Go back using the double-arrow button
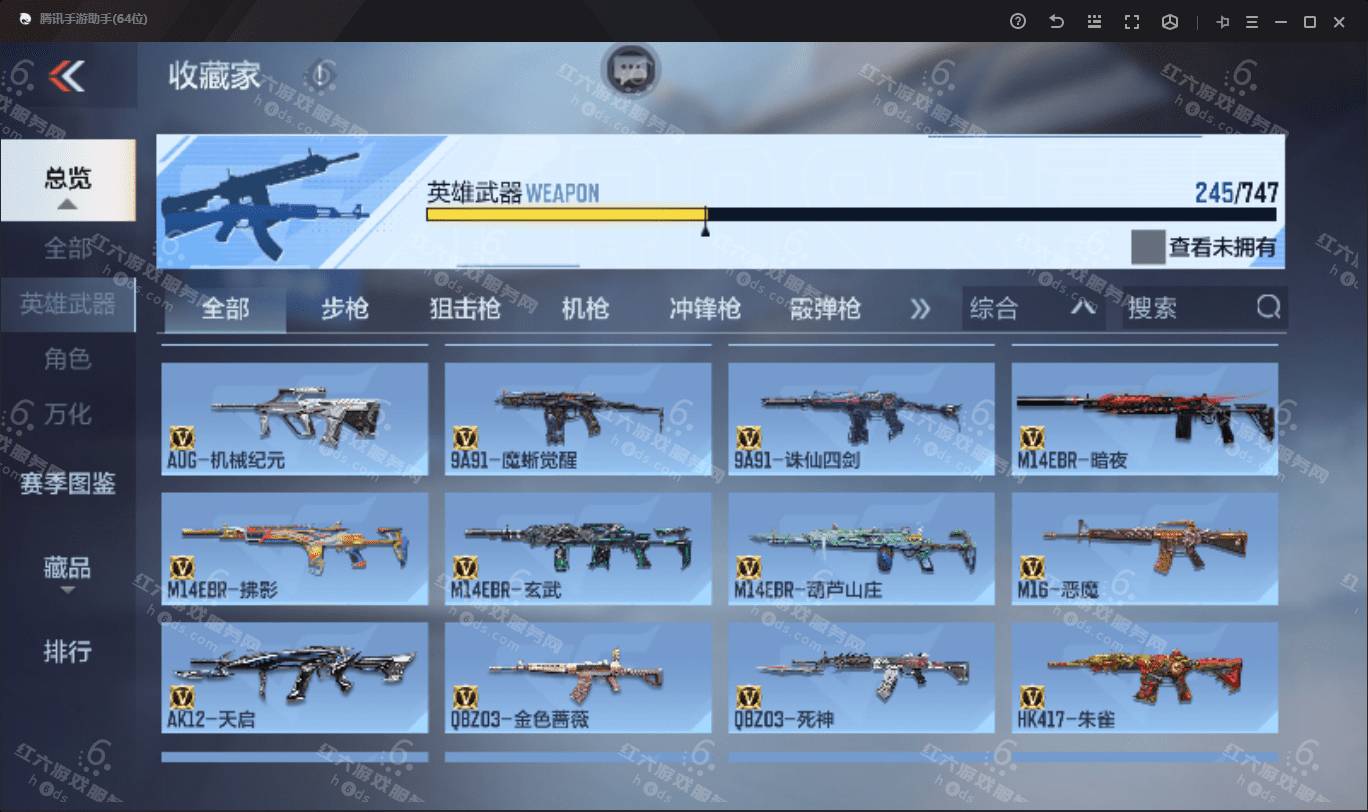Viewport: 1368px width, 812px height. [x=67, y=76]
